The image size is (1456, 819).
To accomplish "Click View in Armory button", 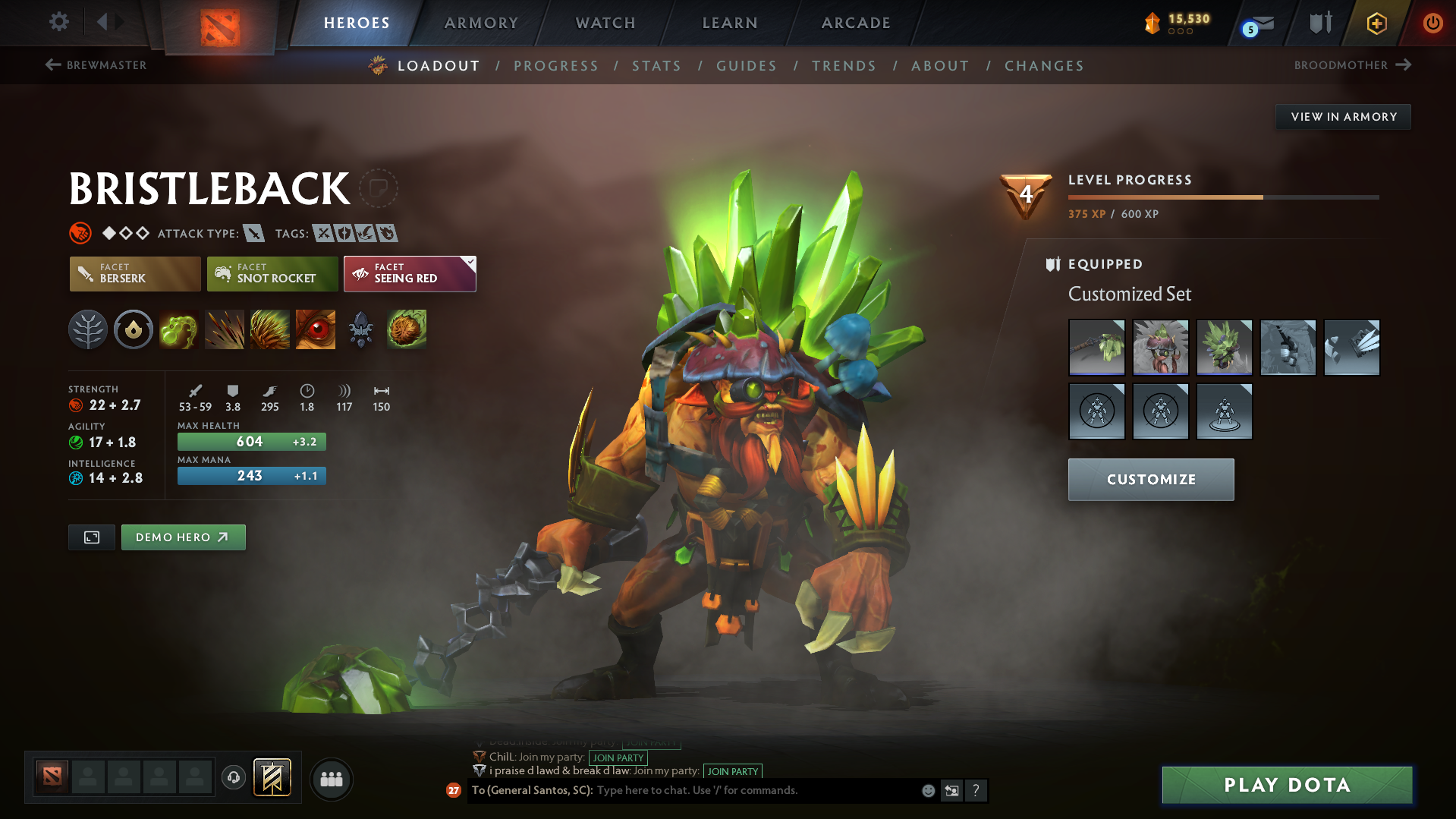I will [1343, 117].
